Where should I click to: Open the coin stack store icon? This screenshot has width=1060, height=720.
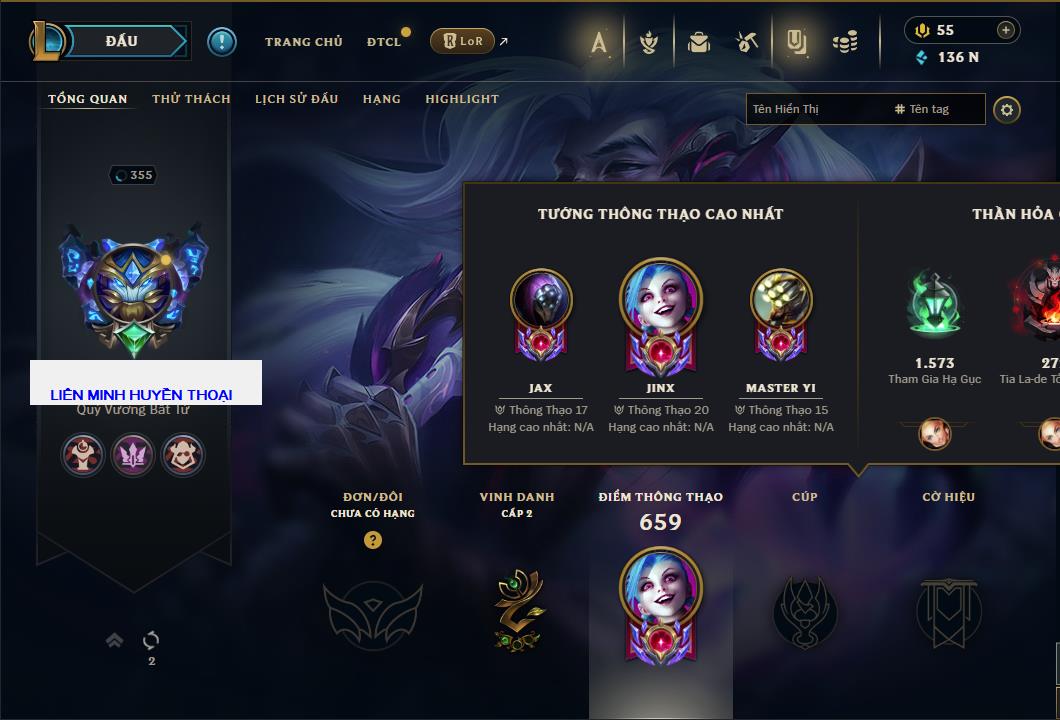pos(845,42)
